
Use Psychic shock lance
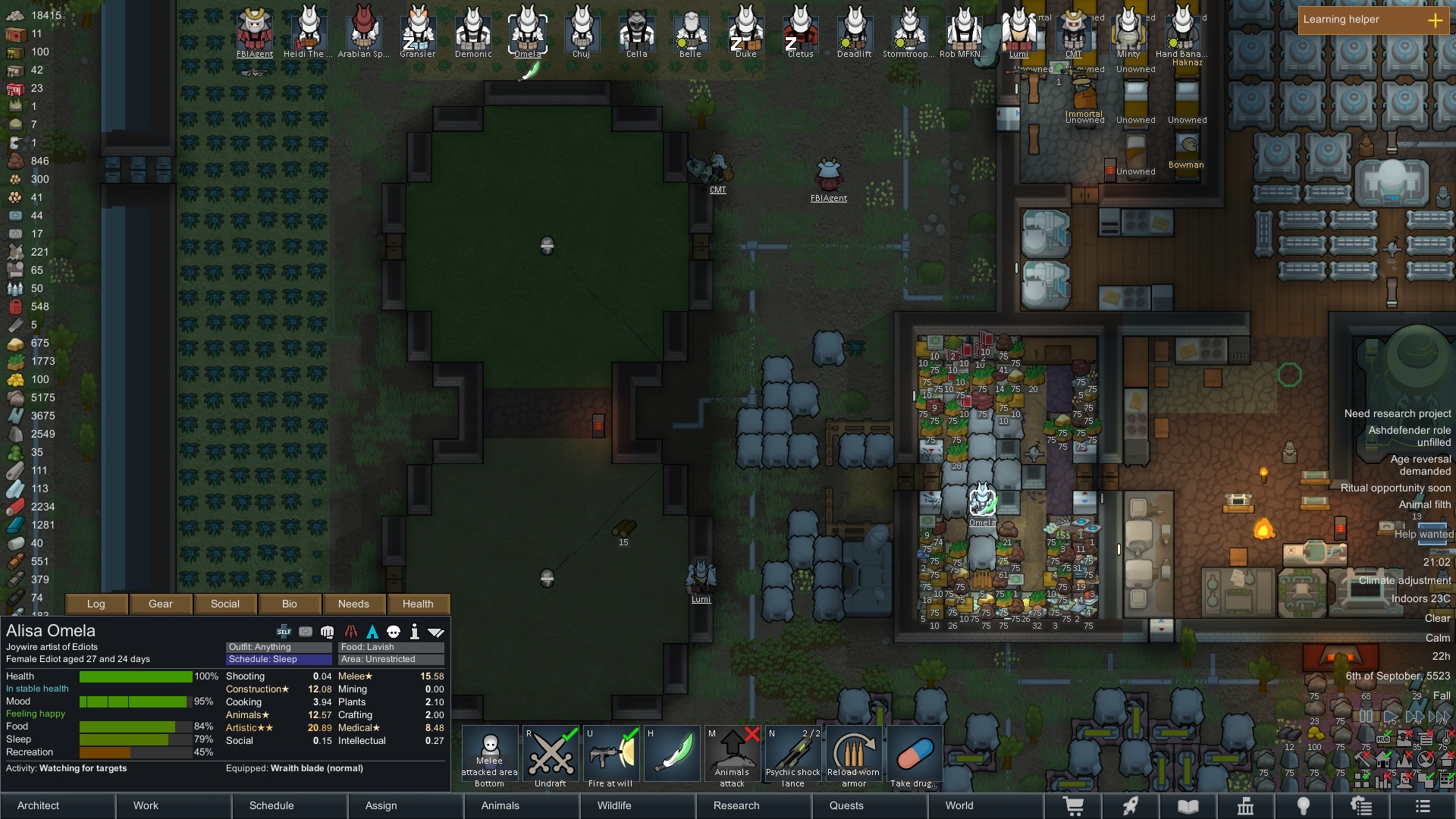(x=793, y=757)
